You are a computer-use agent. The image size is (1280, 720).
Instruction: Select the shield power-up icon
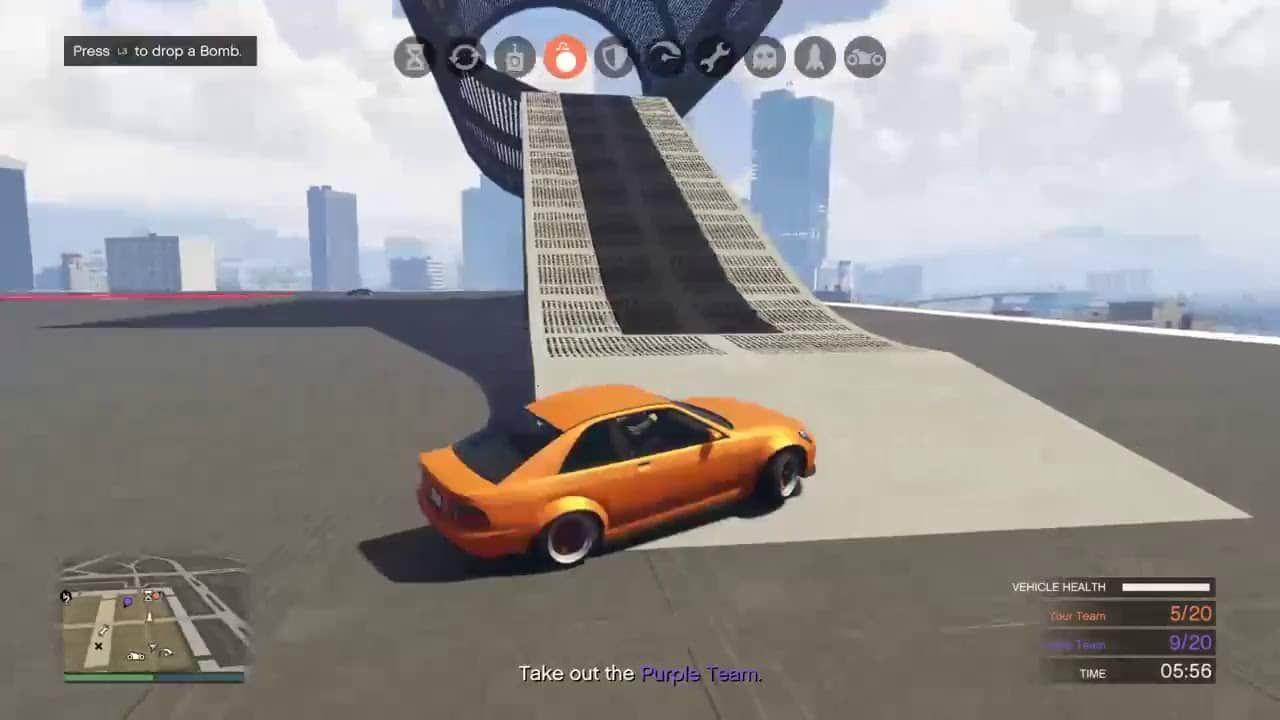[x=614, y=57]
